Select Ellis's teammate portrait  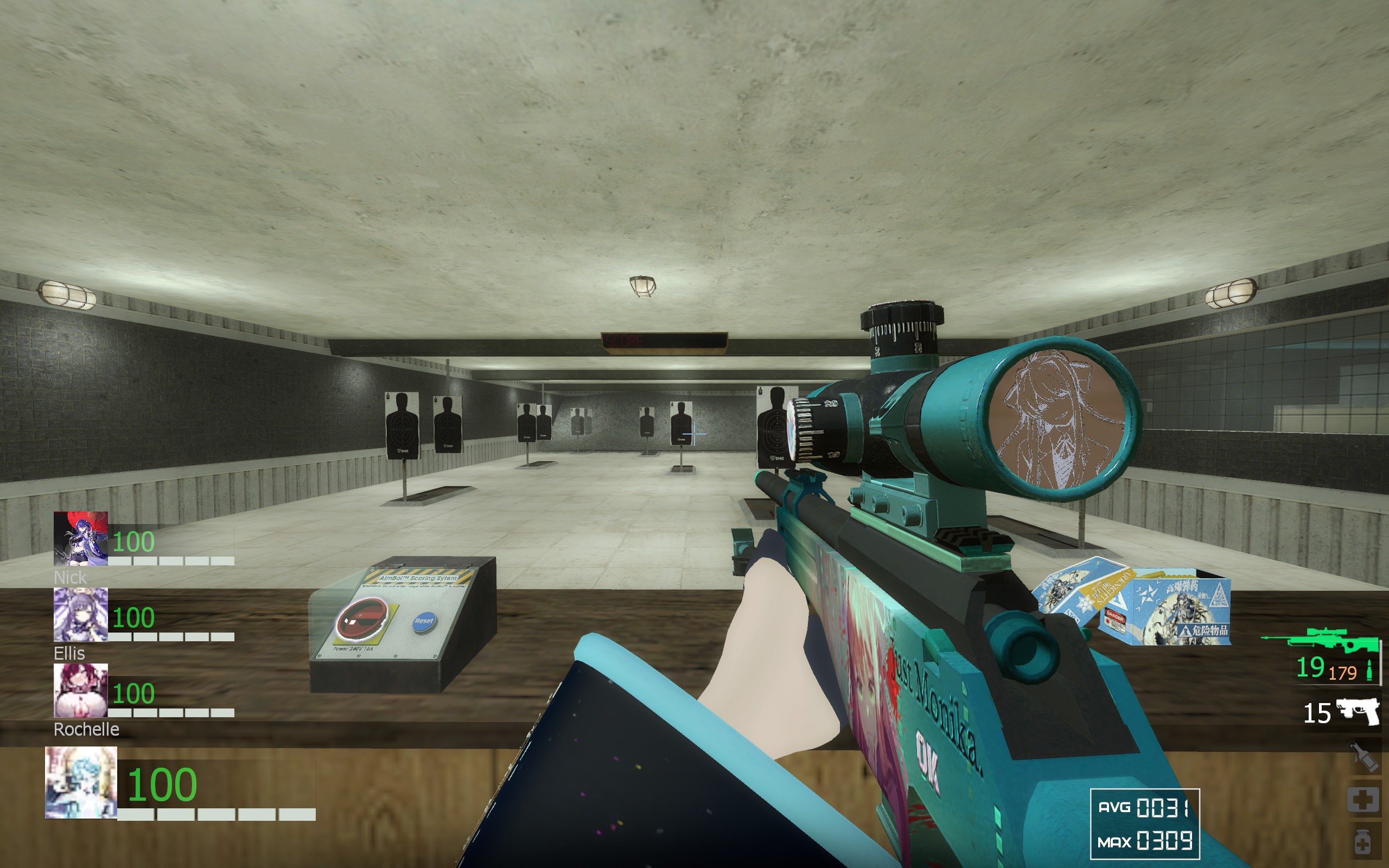pos(80,614)
